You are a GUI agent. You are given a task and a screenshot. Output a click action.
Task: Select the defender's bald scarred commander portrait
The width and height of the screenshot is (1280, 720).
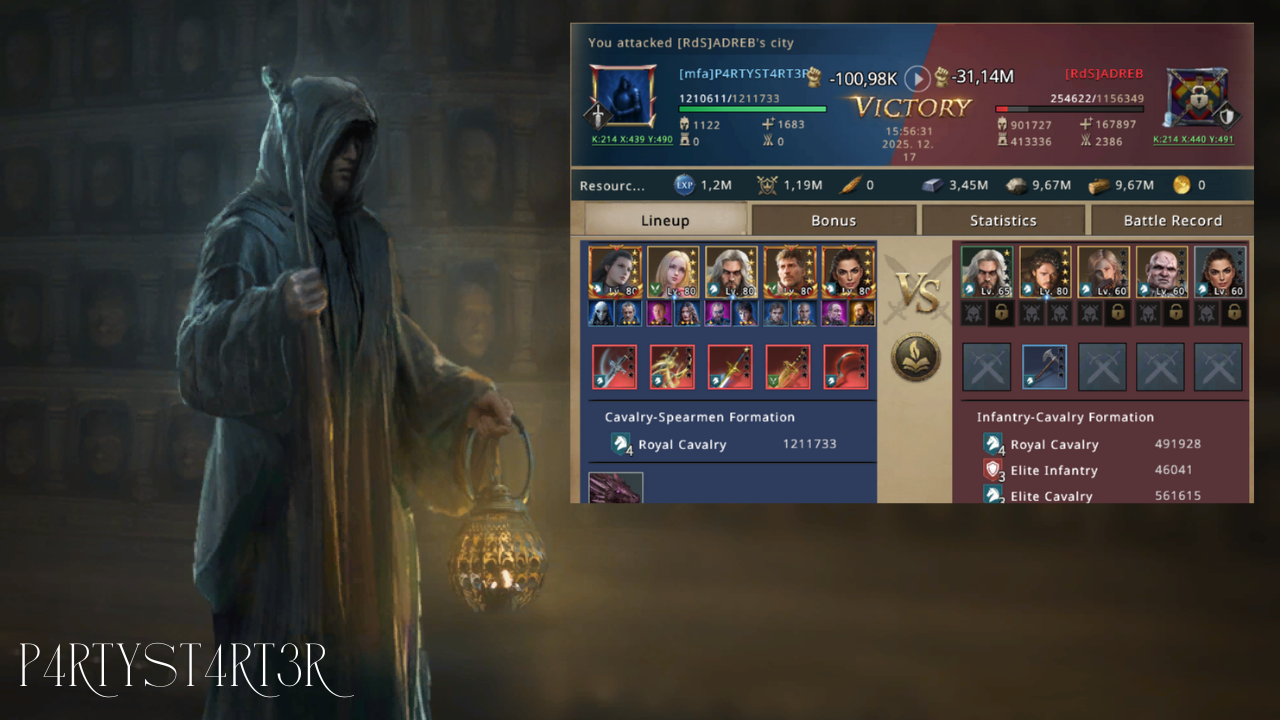click(1162, 272)
